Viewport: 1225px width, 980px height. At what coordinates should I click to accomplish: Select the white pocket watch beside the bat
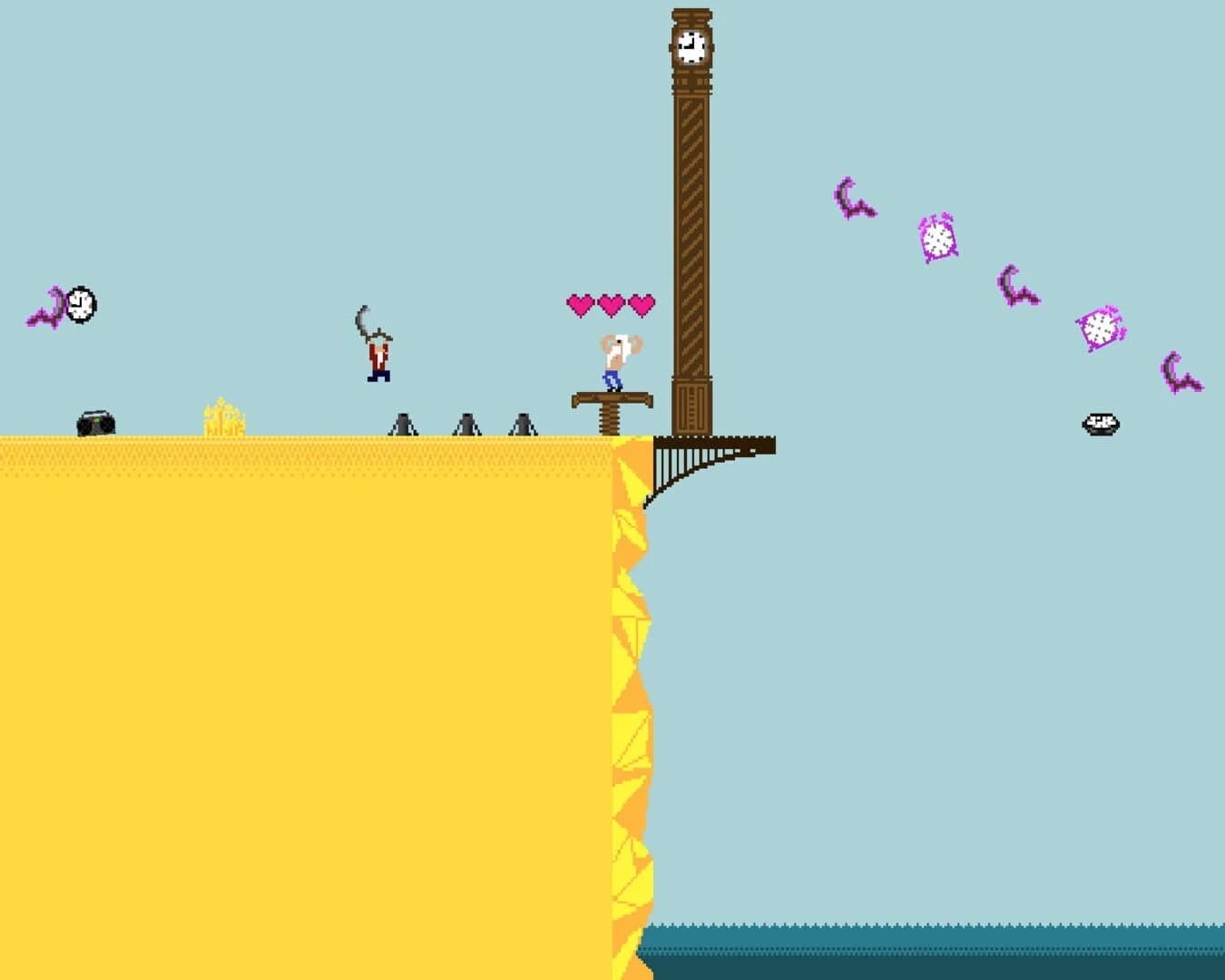click(80, 307)
